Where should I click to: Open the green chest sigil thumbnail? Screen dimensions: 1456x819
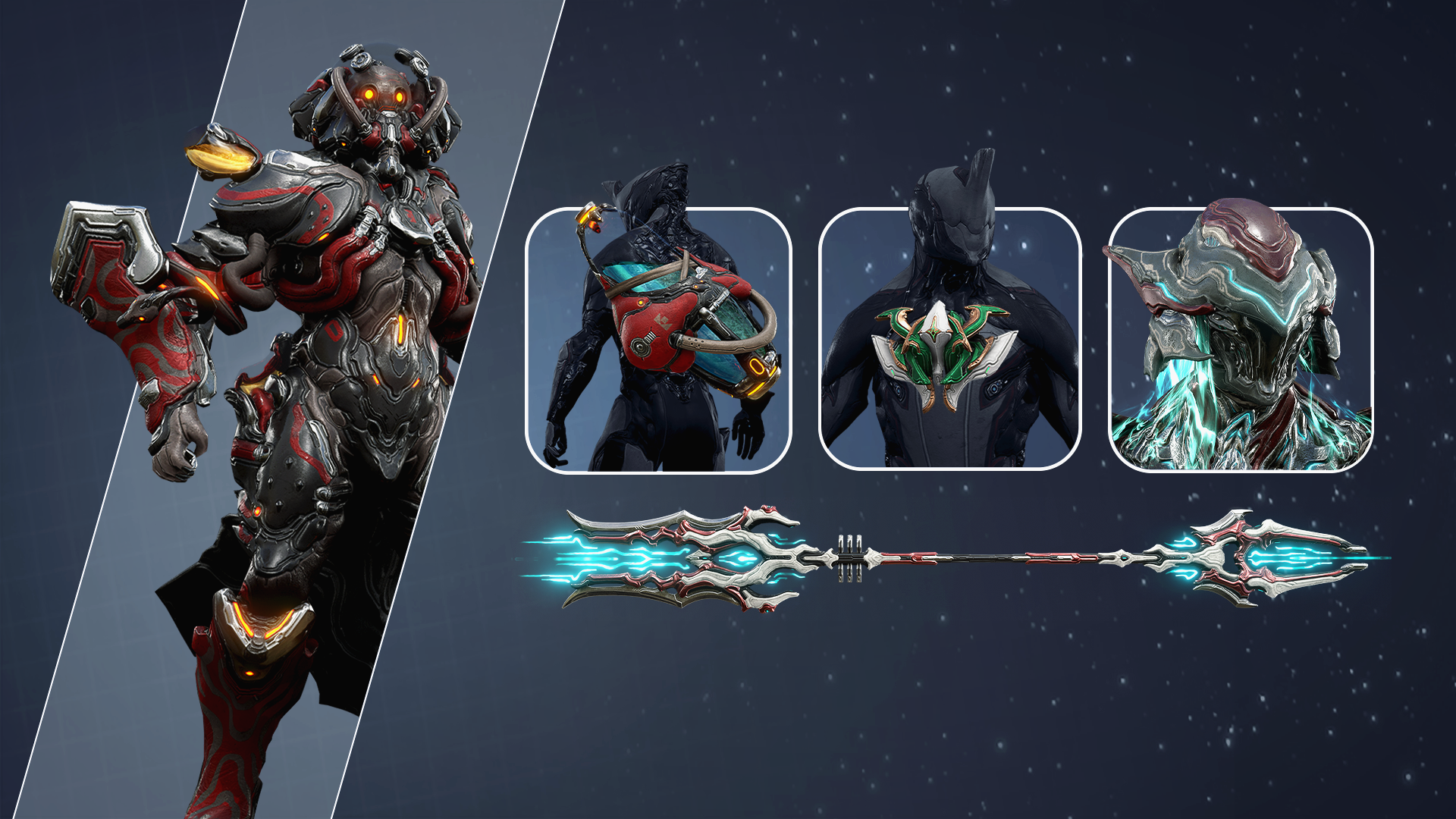pyautogui.click(x=949, y=340)
